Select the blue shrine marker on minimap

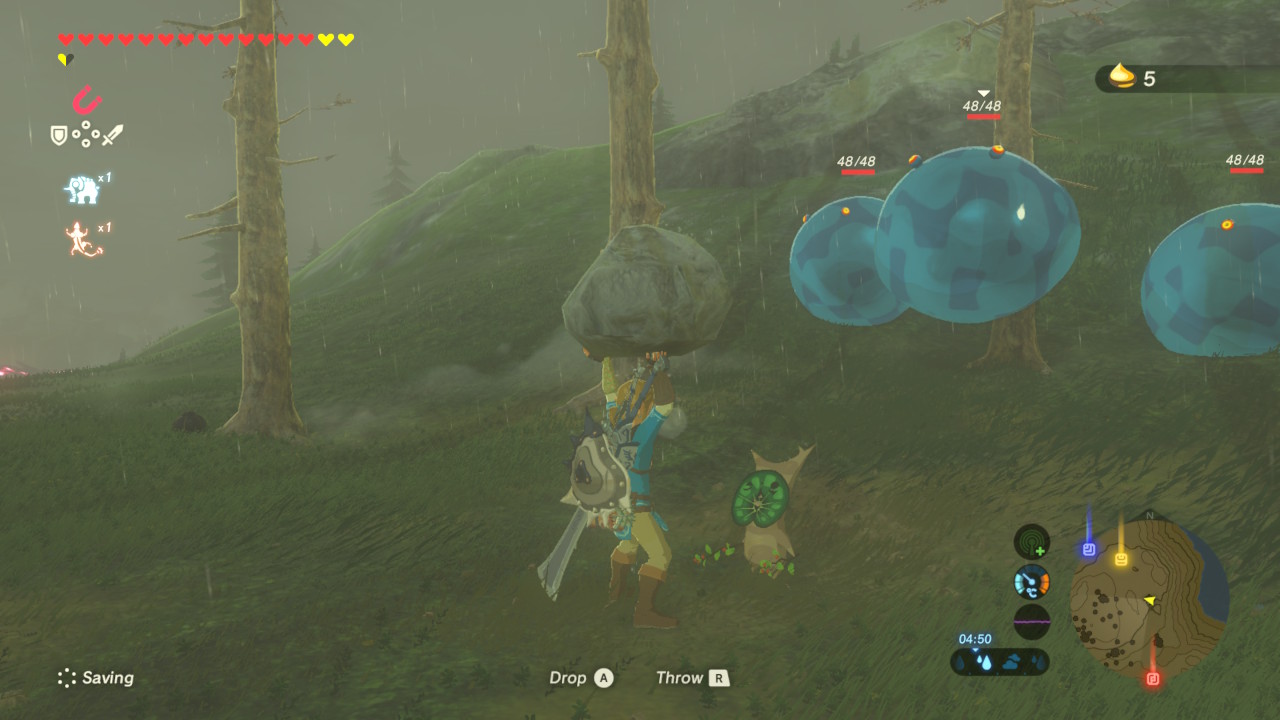tap(1089, 549)
